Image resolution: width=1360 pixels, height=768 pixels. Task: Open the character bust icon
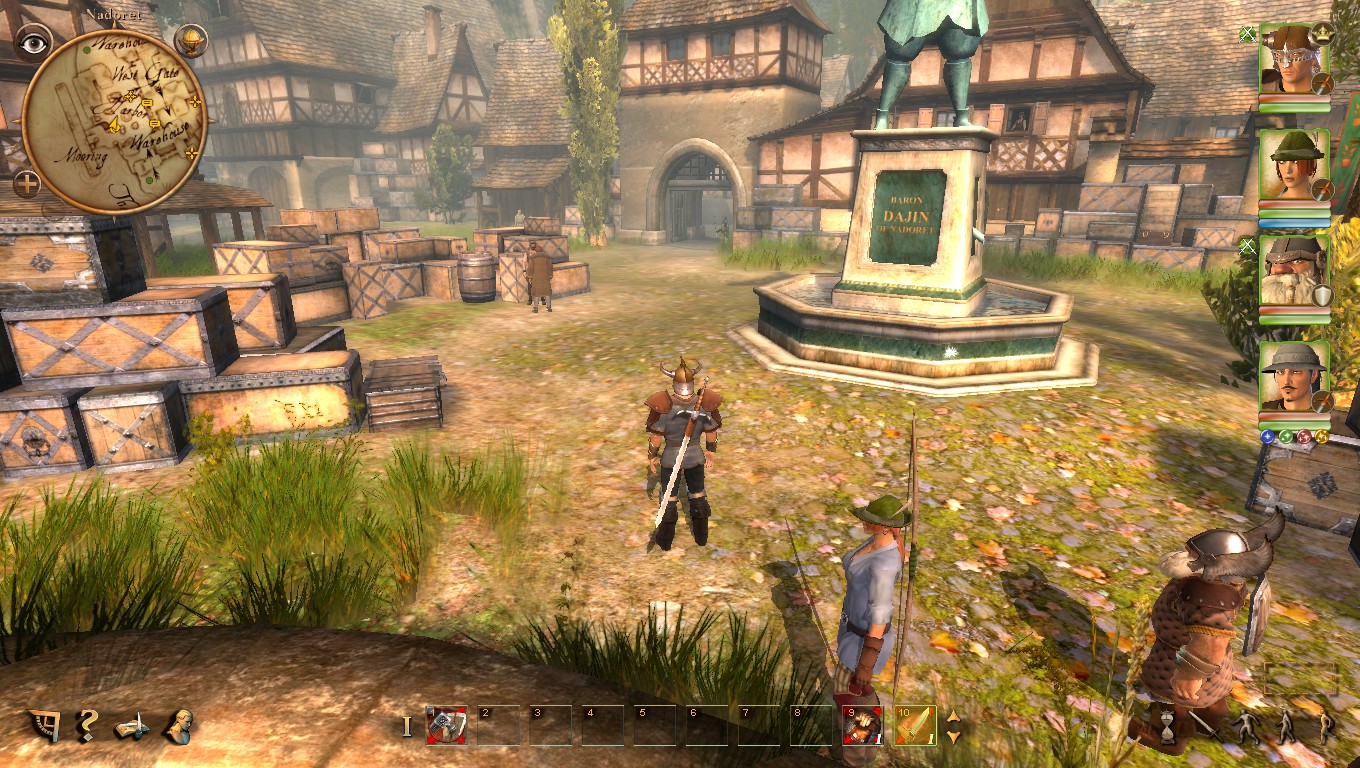click(x=180, y=725)
